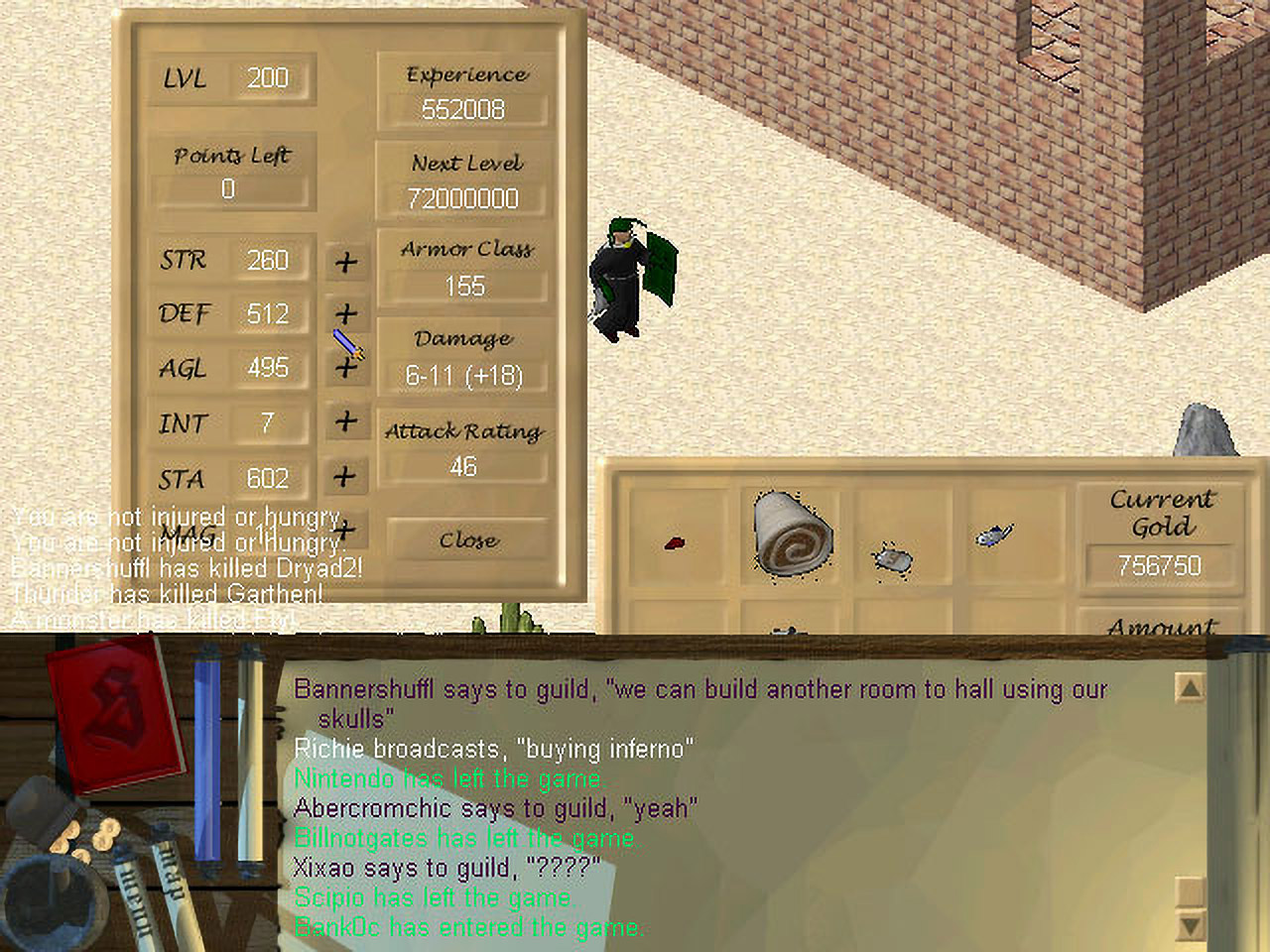
Task: Add a point to STA
Action: pyautogui.click(x=345, y=477)
